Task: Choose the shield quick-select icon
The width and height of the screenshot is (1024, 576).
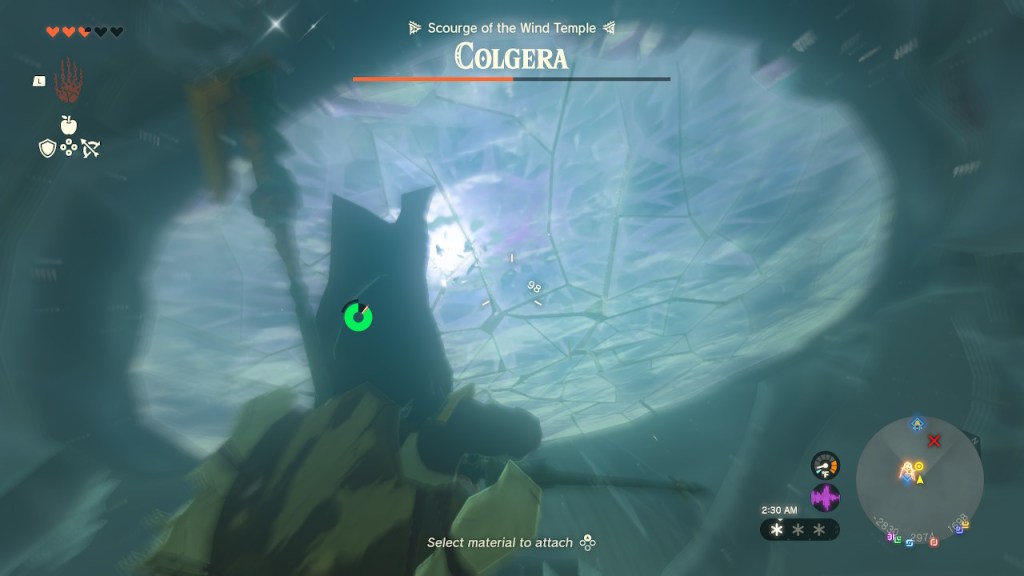Action: coord(47,149)
